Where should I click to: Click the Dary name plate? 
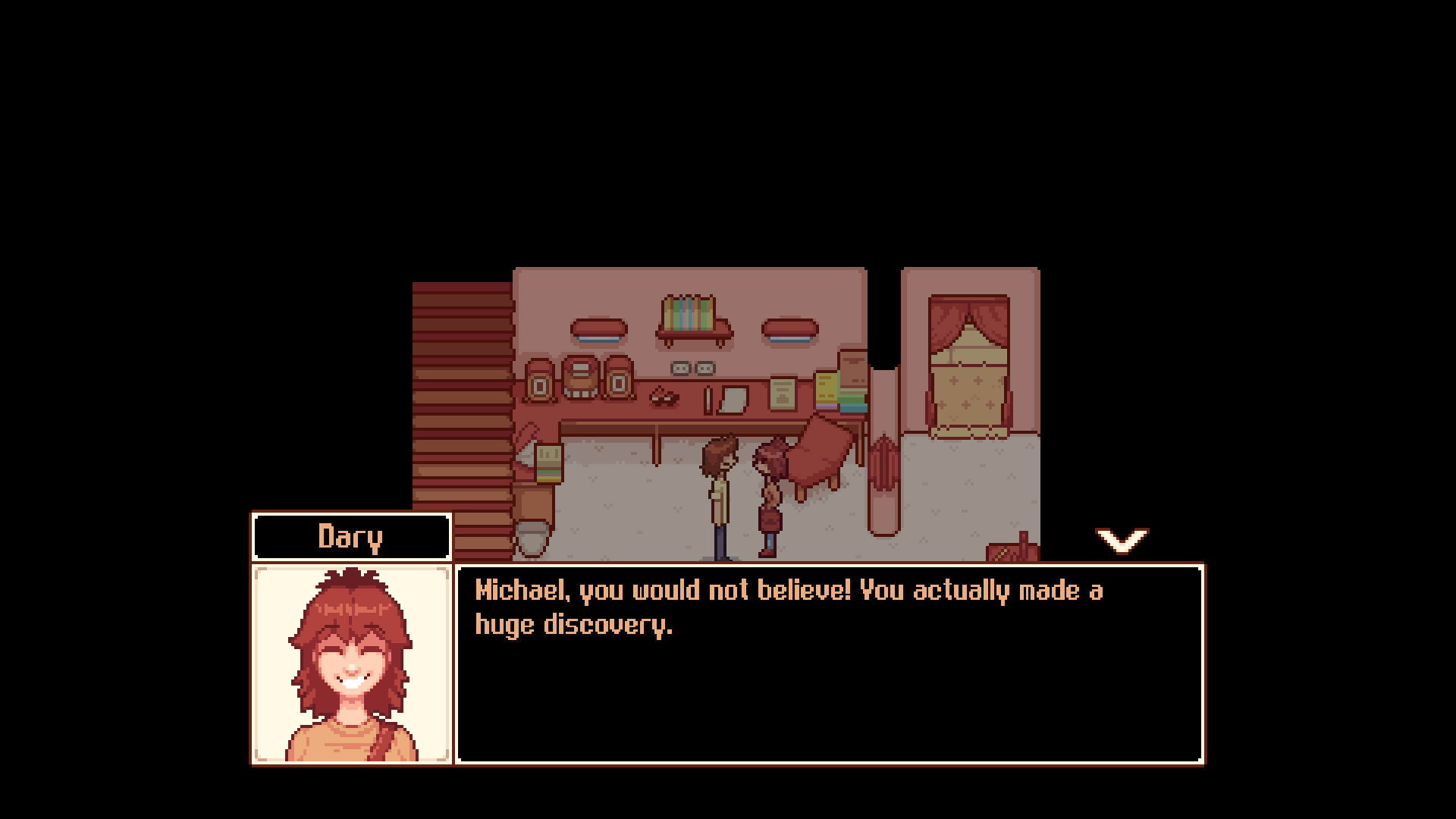coord(351,536)
